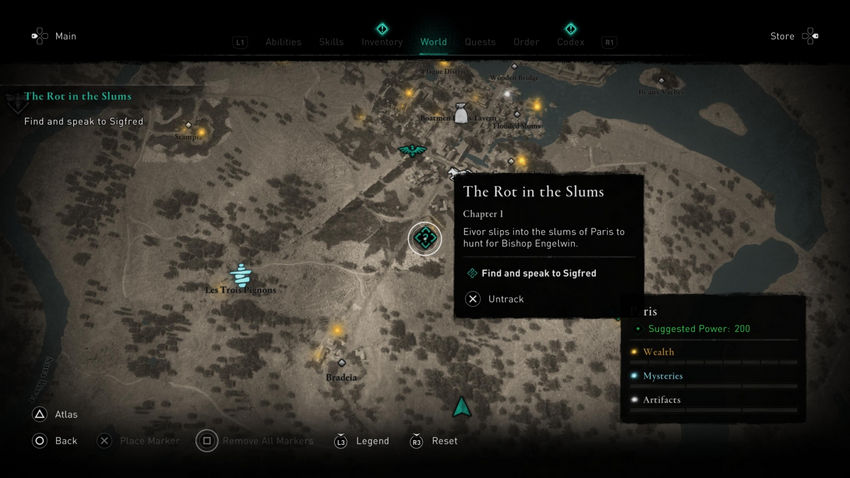This screenshot has width=850, height=478.
Task: Go to the Inventory tab
Action: tap(382, 42)
